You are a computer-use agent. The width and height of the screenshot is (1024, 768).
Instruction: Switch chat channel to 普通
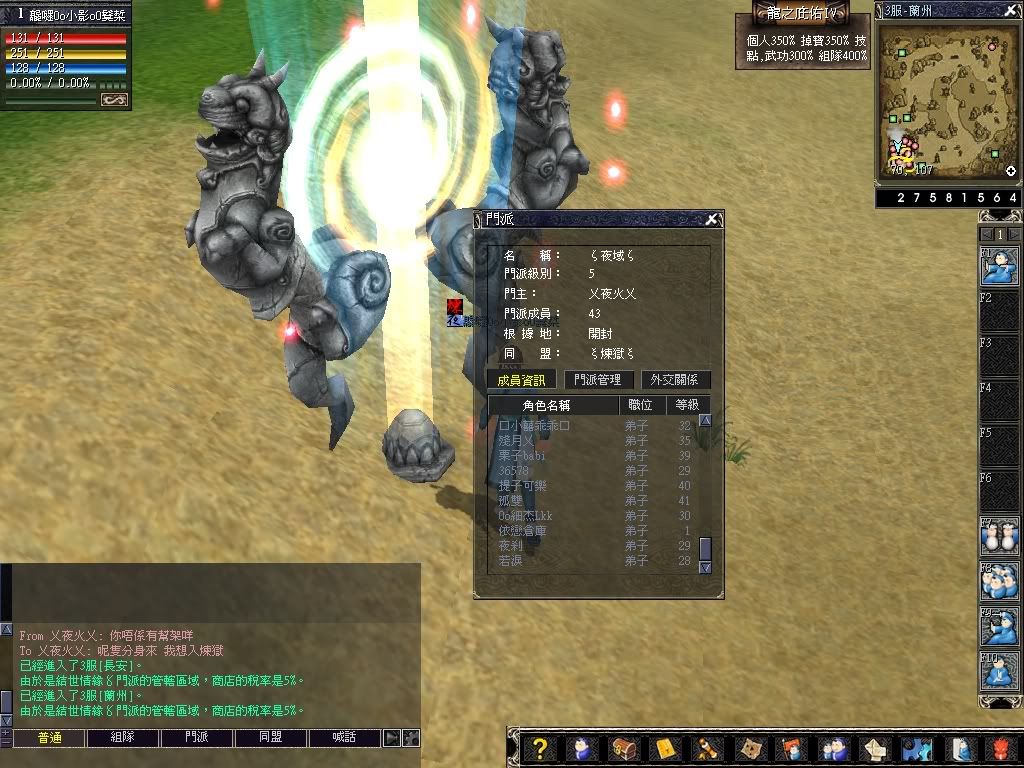tap(49, 738)
